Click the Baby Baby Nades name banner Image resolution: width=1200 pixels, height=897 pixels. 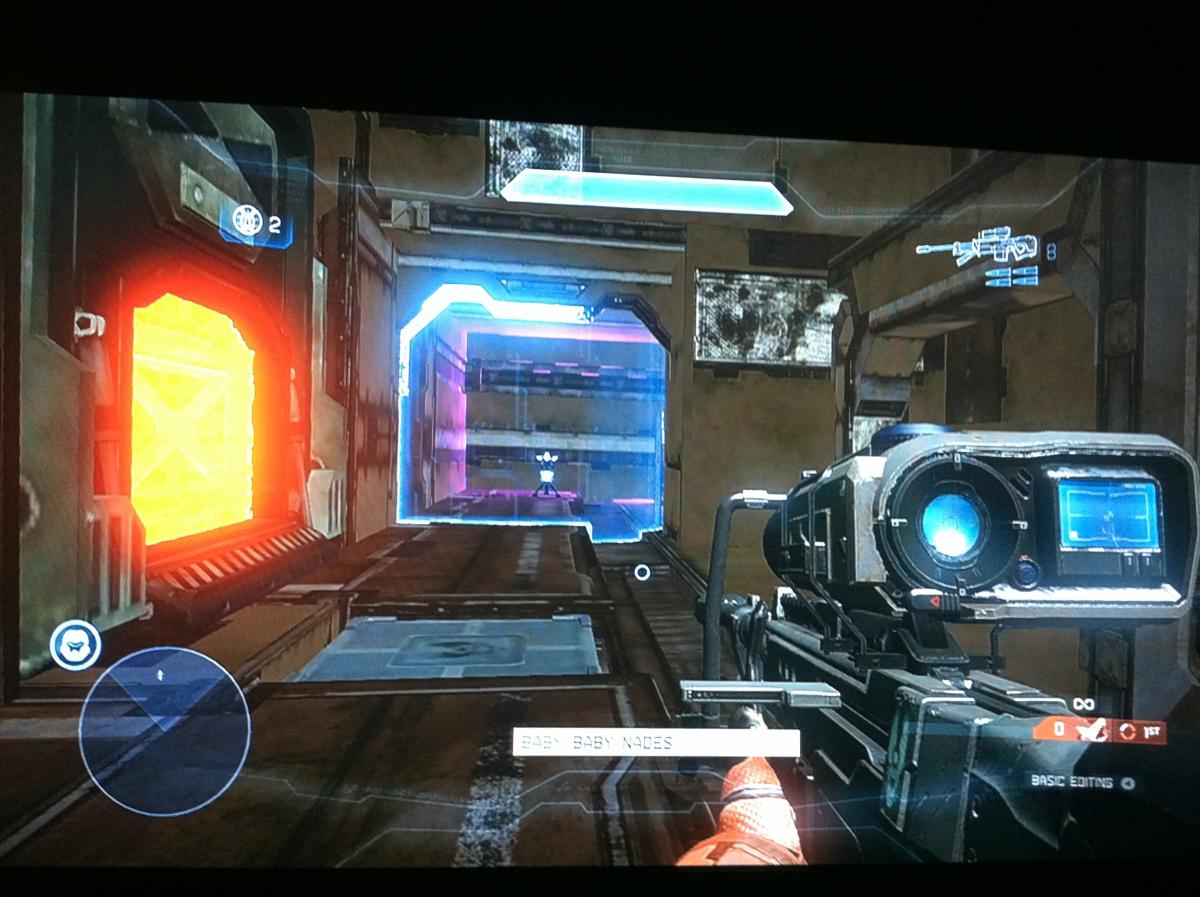coord(656,743)
